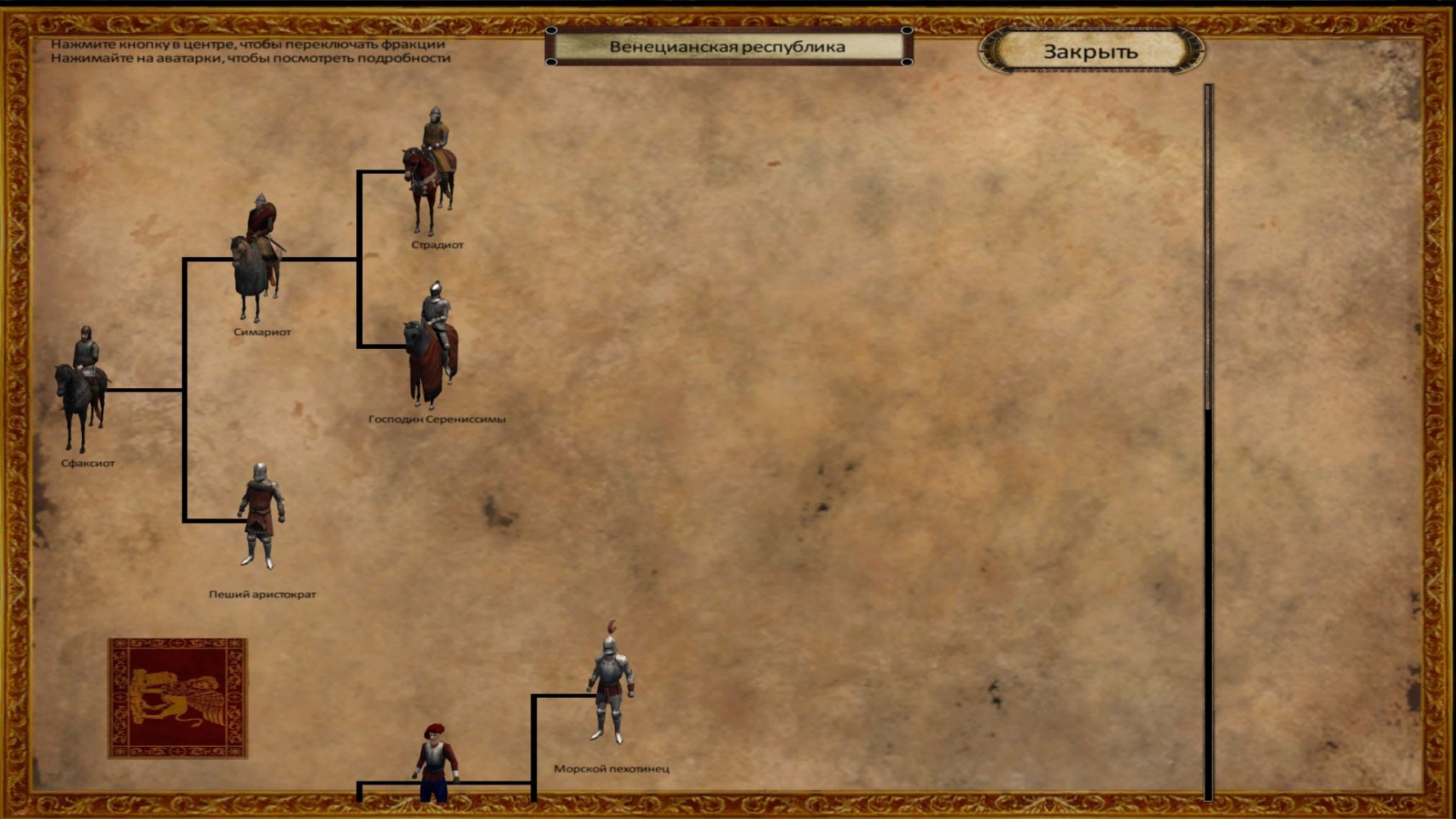Click the red-hat troop avatar at the bottom
1456x819 pixels.
point(435,763)
